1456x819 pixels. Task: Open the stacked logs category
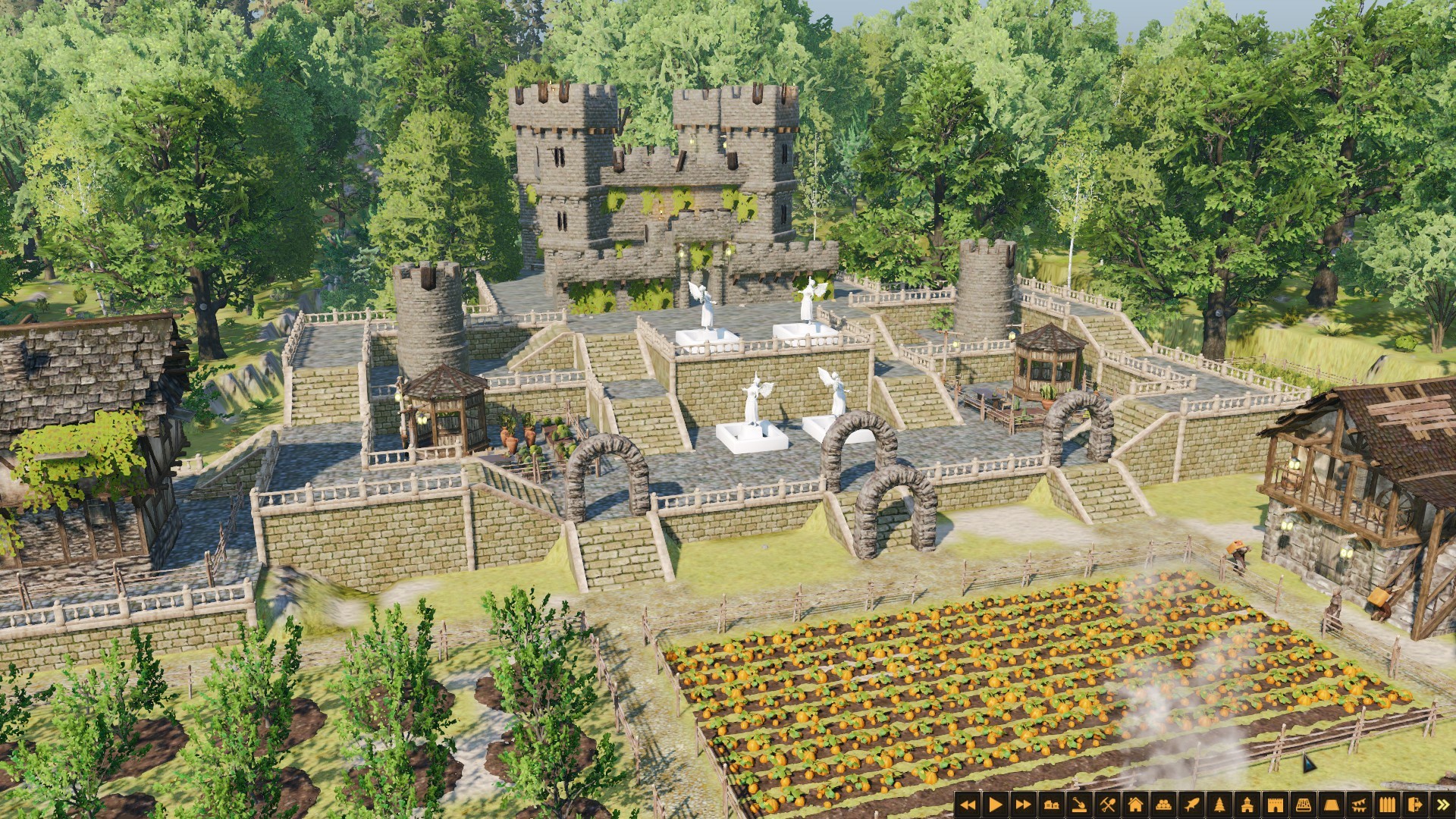[x=1163, y=805]
